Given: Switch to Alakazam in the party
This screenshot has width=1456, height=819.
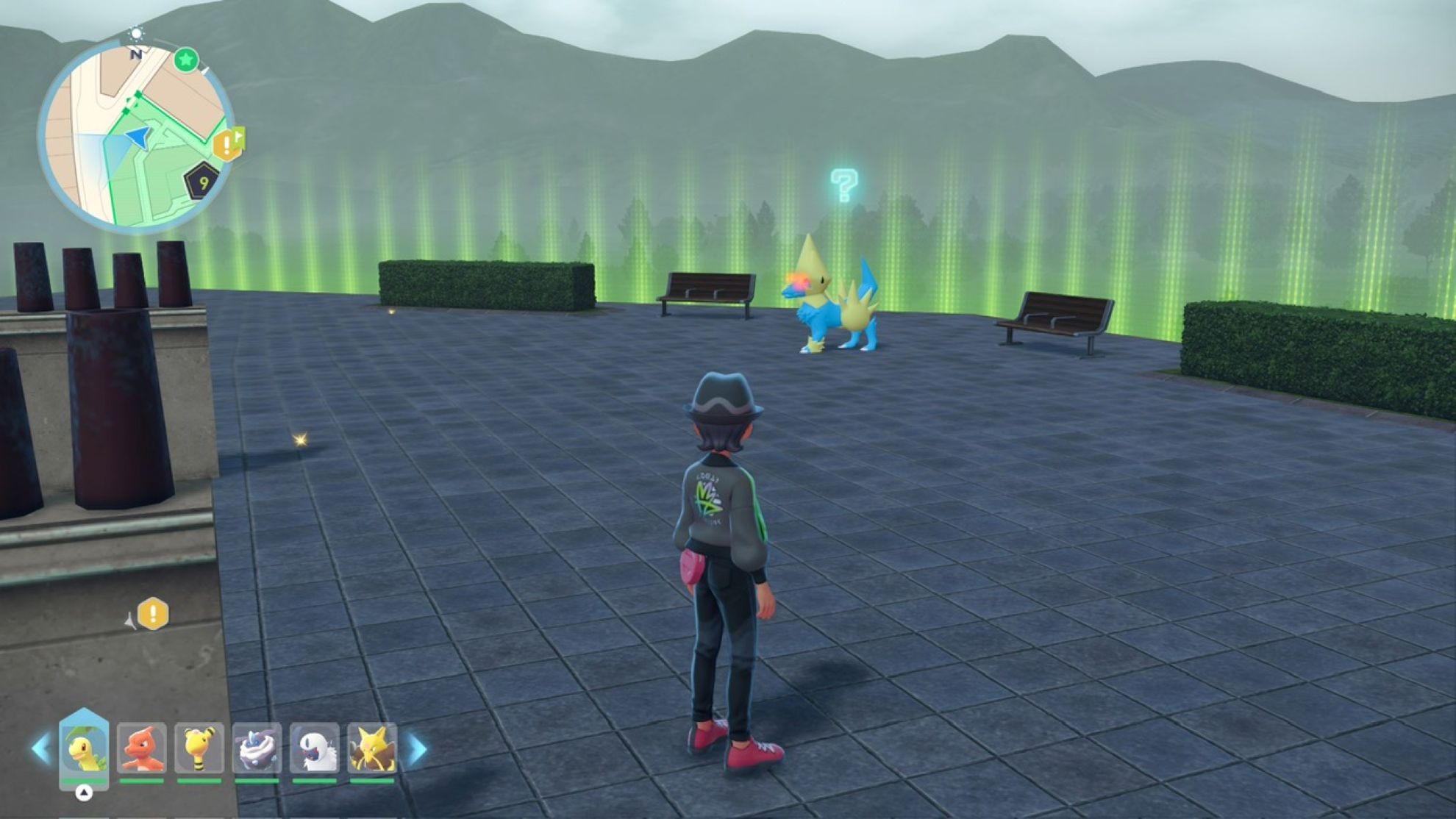Looking at the screenshot, I should click(x=372, y=749).
